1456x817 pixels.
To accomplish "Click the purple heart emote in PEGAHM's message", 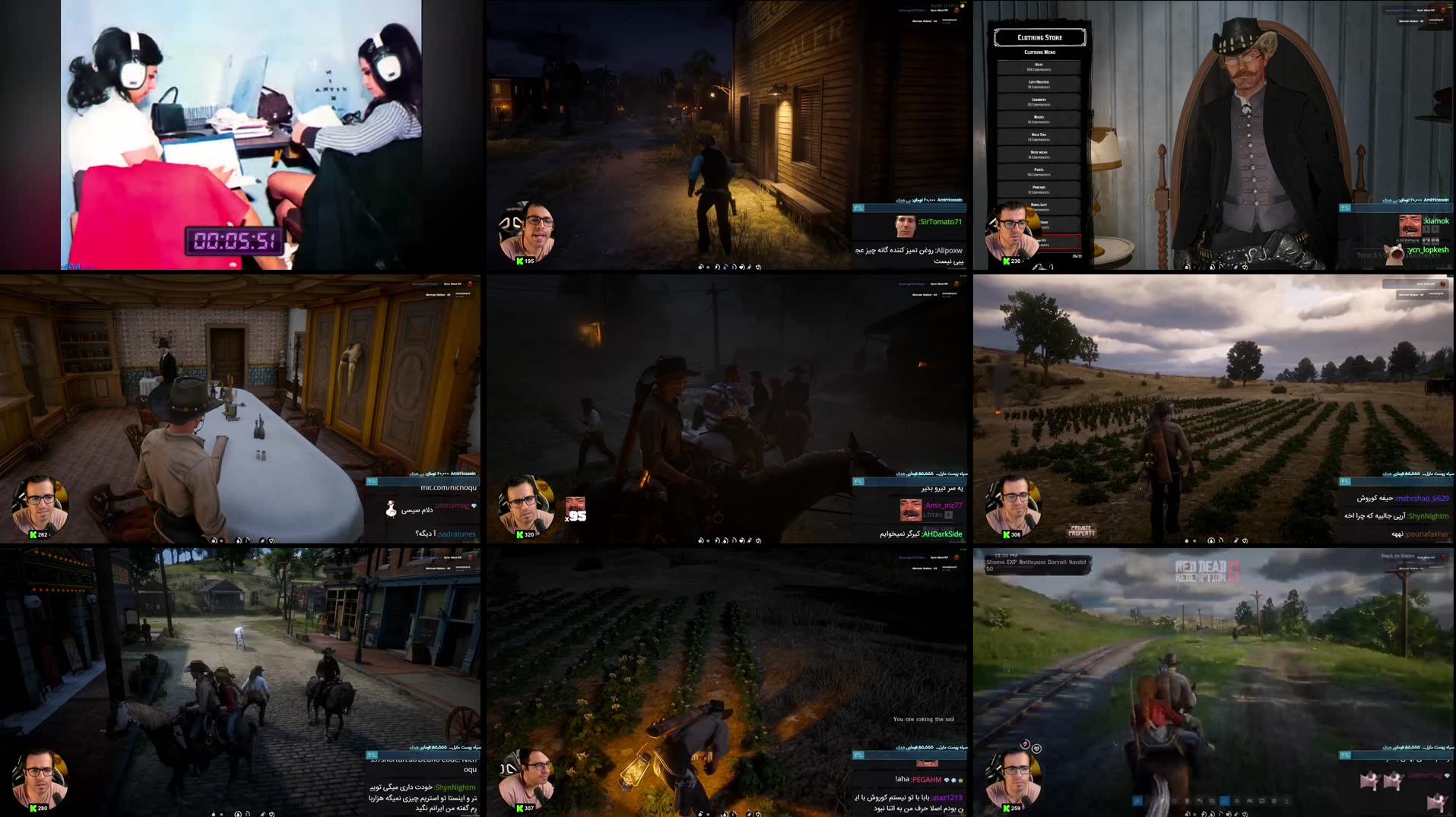I will (947, 781).
